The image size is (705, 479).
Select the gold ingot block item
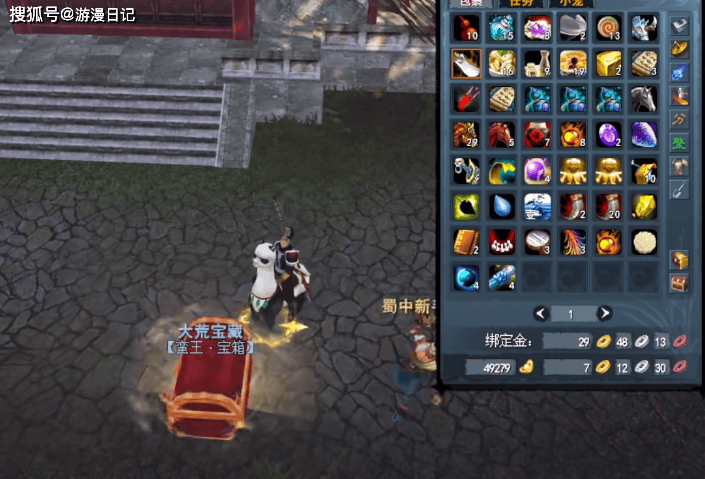(608, 64)
